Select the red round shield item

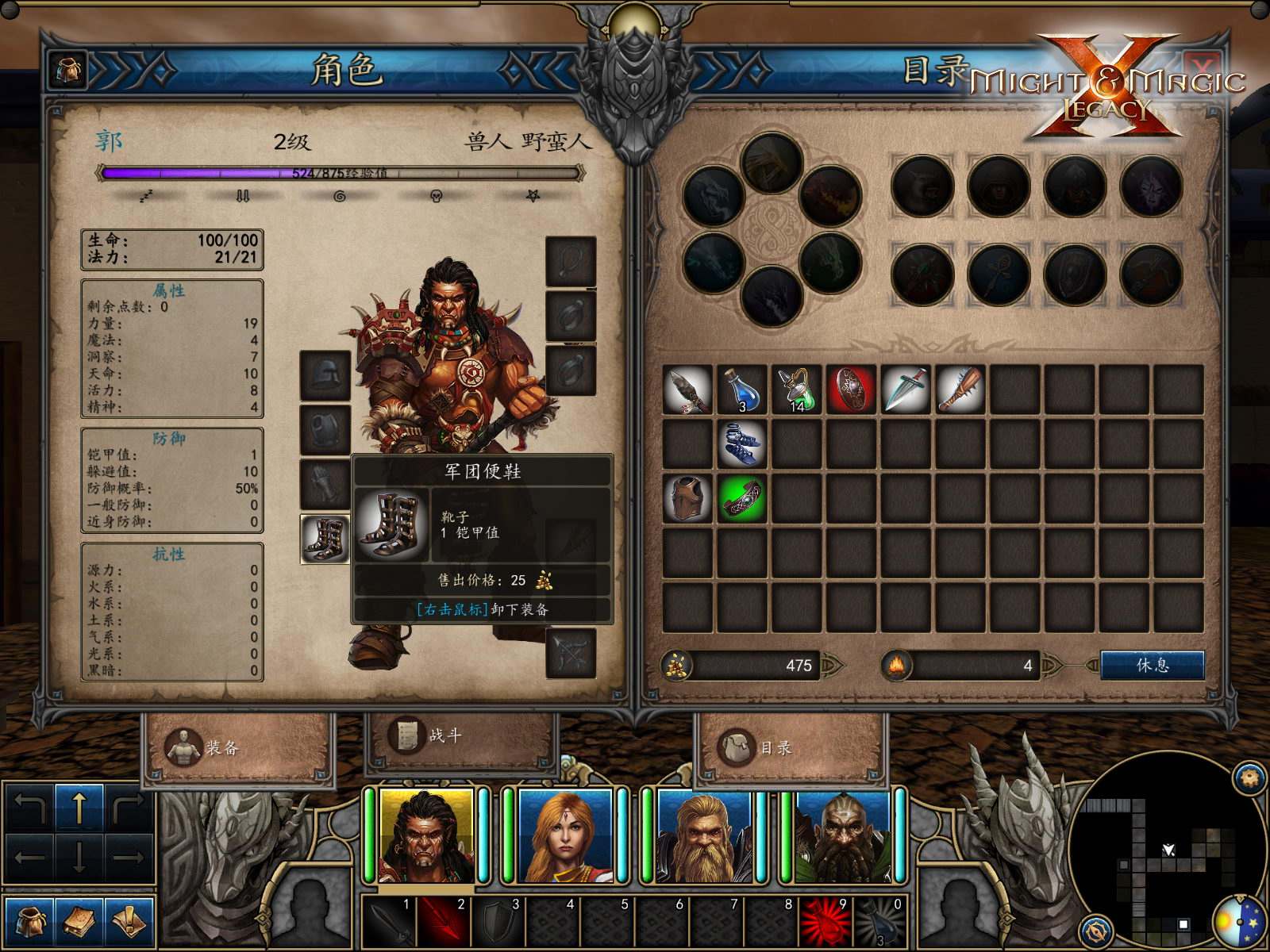click(x=851, y=390)
